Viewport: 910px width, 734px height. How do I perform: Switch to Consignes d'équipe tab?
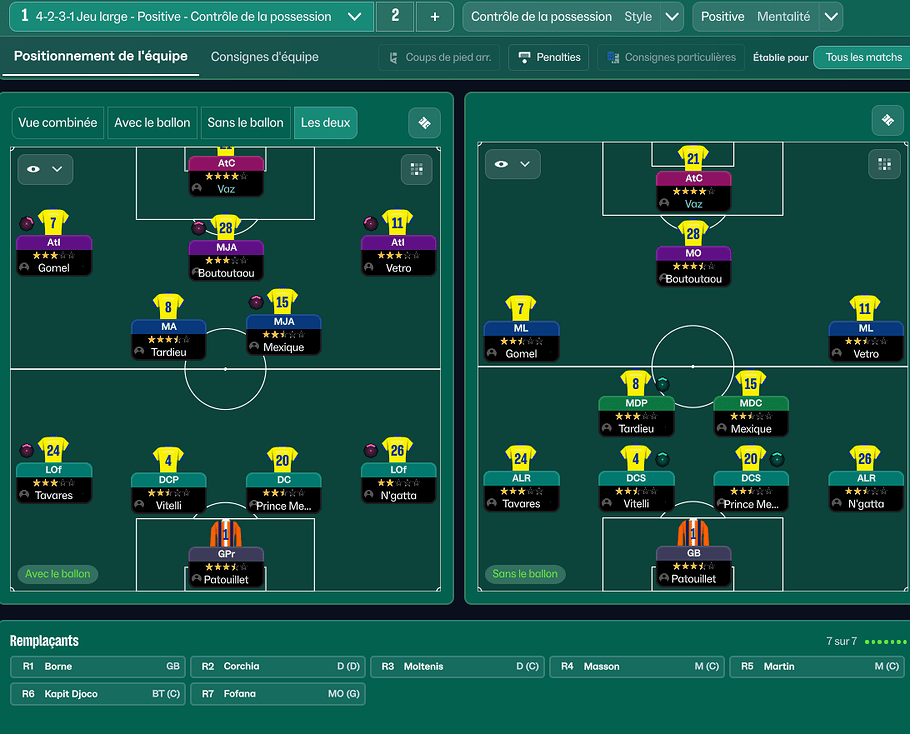point(265,57)
